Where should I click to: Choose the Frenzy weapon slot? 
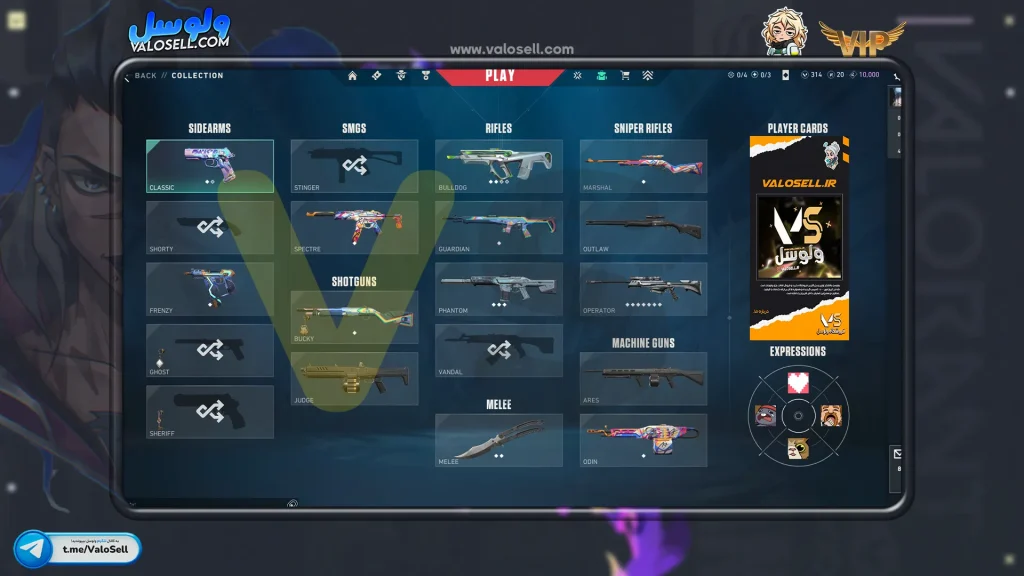pos(210,289)
